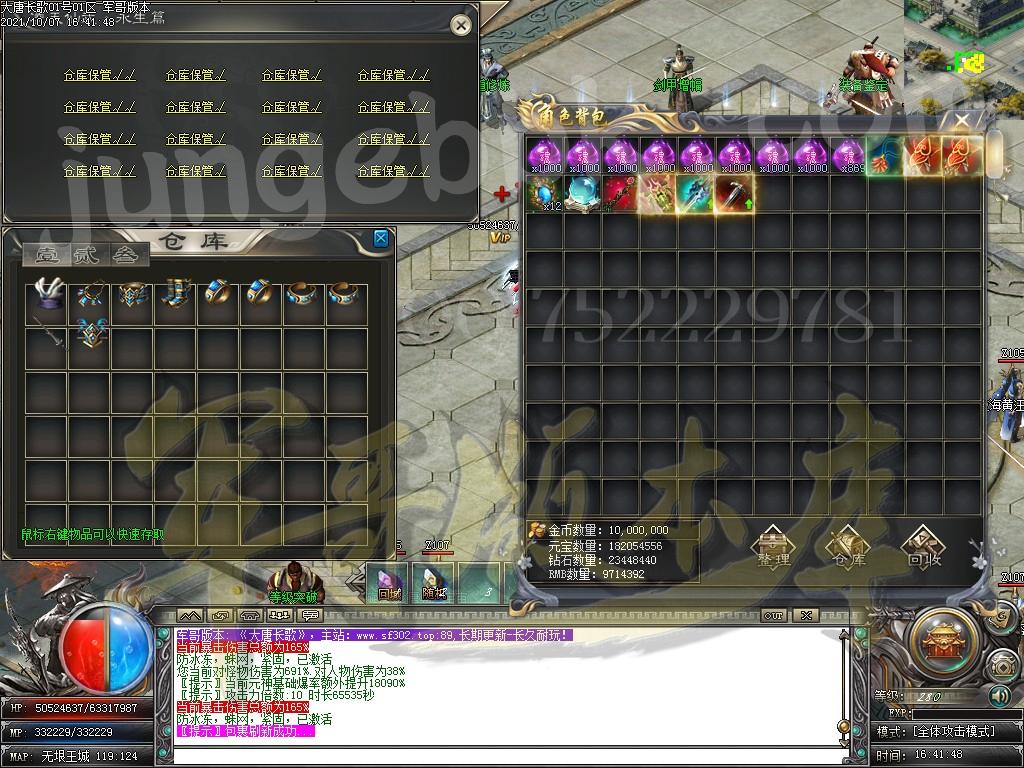Click the OUT button above chat
The image size is (1024, 768).
(773, 615)
